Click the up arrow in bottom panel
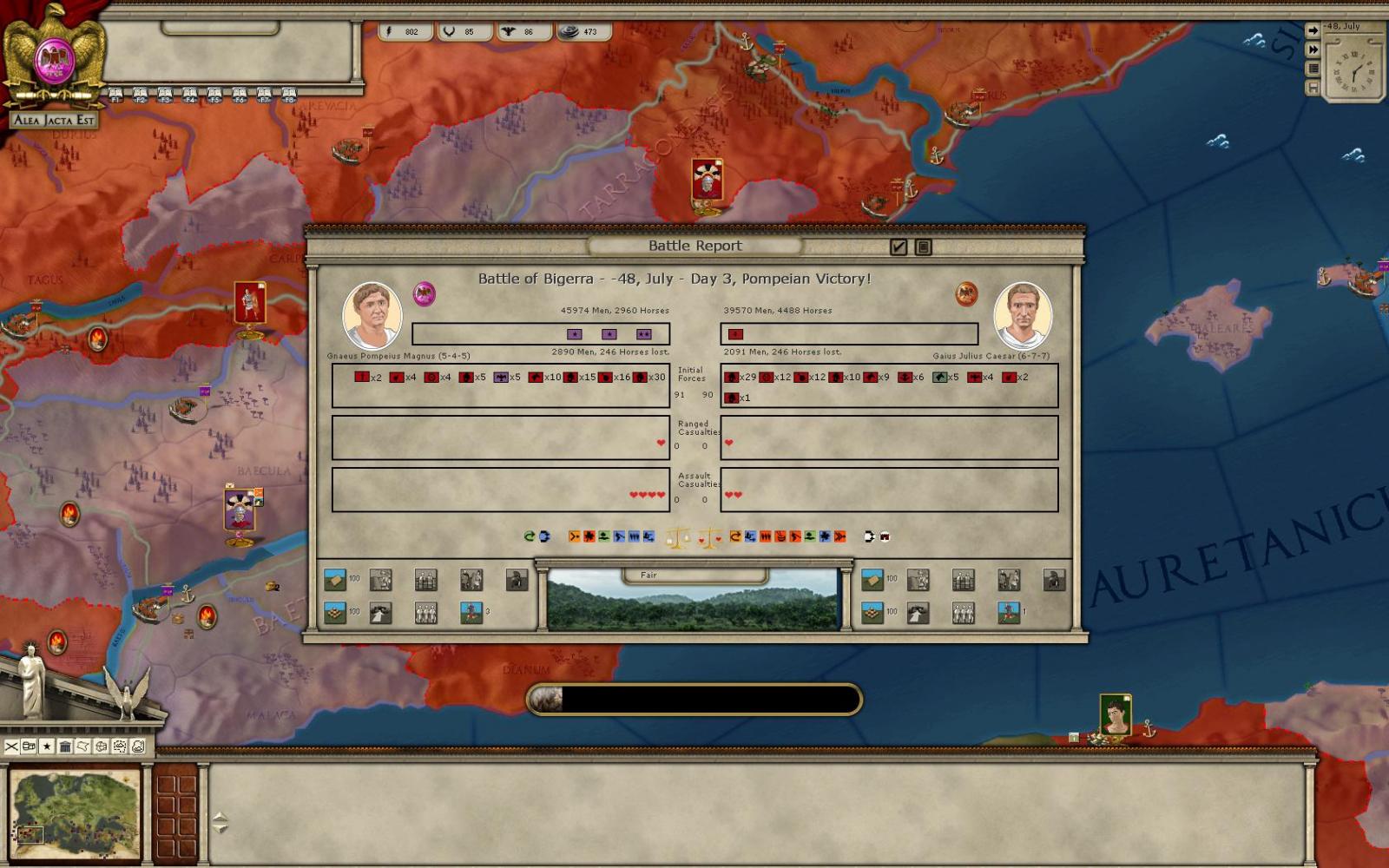This screenshot has width=1389, height=868. (x=220, y=817)
